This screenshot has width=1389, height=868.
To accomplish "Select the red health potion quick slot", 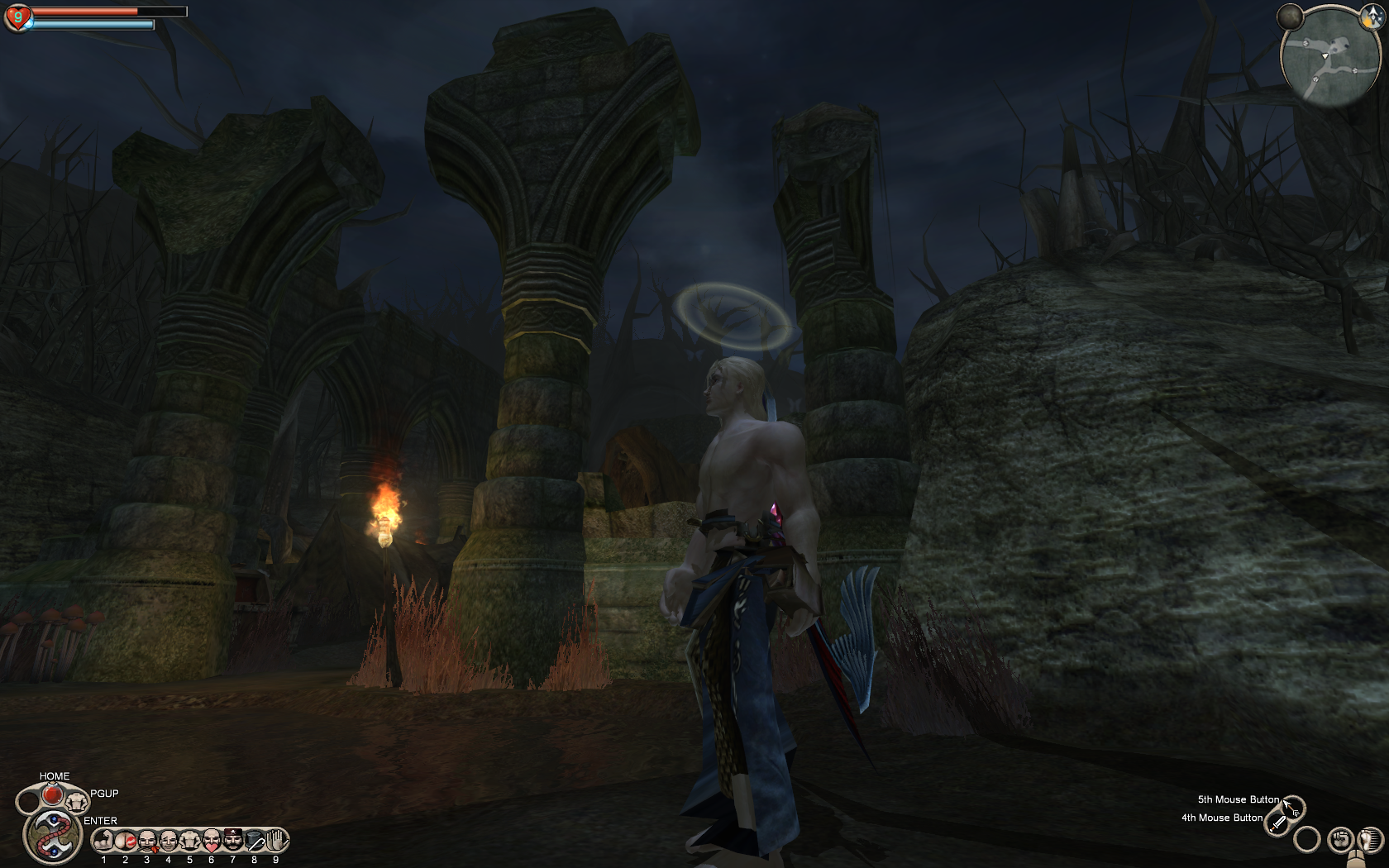I will (x=52, y=794).
